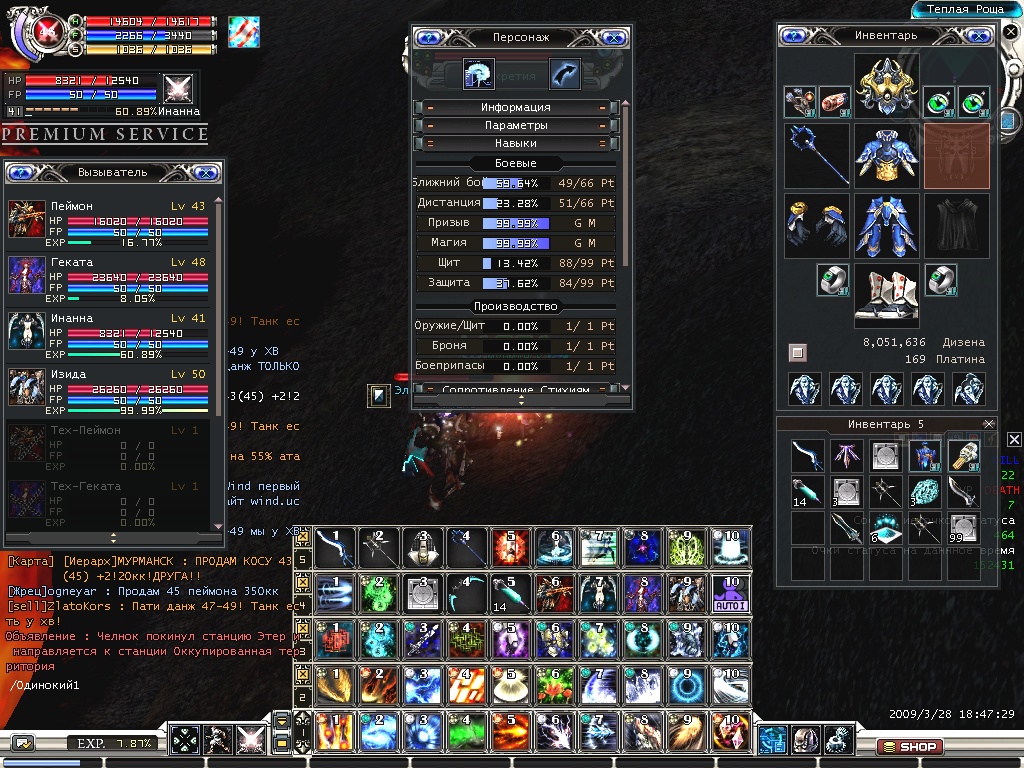The height and width of the screenshot is (768, 1024).
Task: Close the Инвентарь 5 bag window
Action: (x=989, y=424)
